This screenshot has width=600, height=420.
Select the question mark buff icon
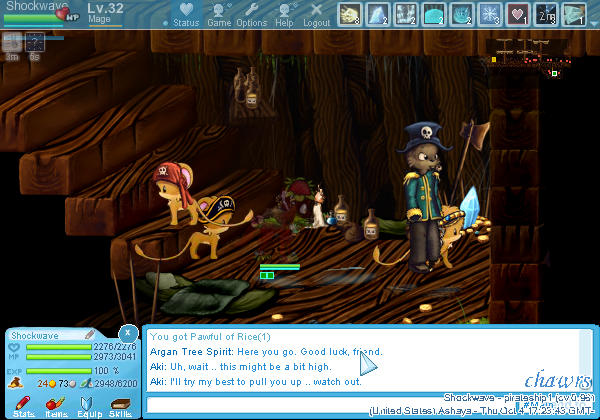tap(35, 42)
